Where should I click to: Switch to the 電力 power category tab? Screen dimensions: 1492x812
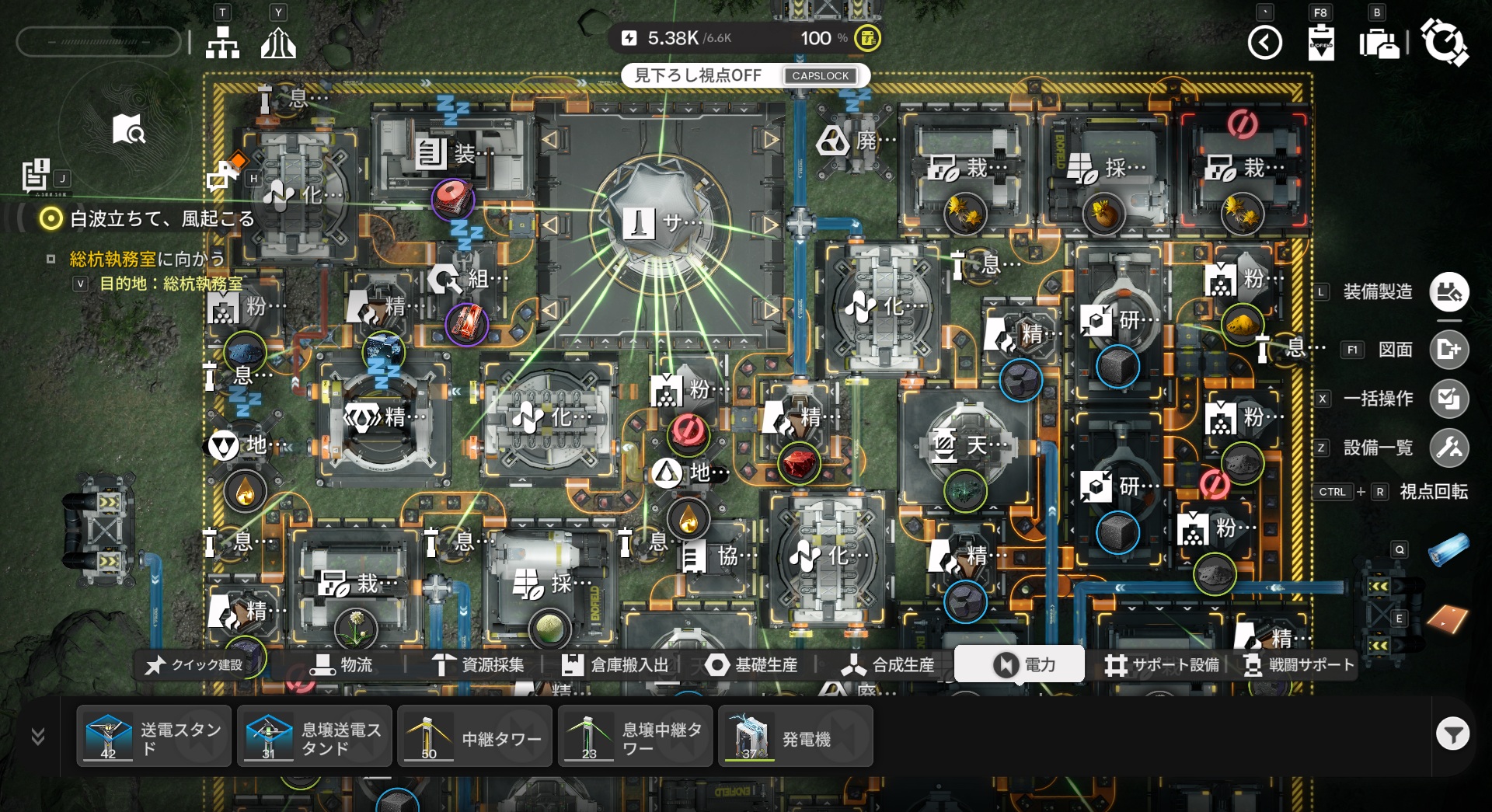1020,664
